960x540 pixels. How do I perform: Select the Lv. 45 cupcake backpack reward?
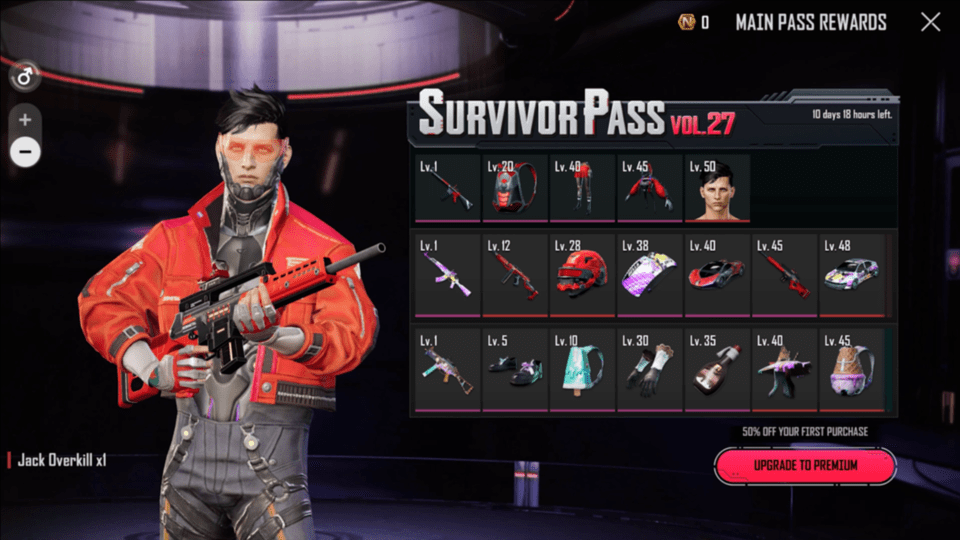click(852, 369)
